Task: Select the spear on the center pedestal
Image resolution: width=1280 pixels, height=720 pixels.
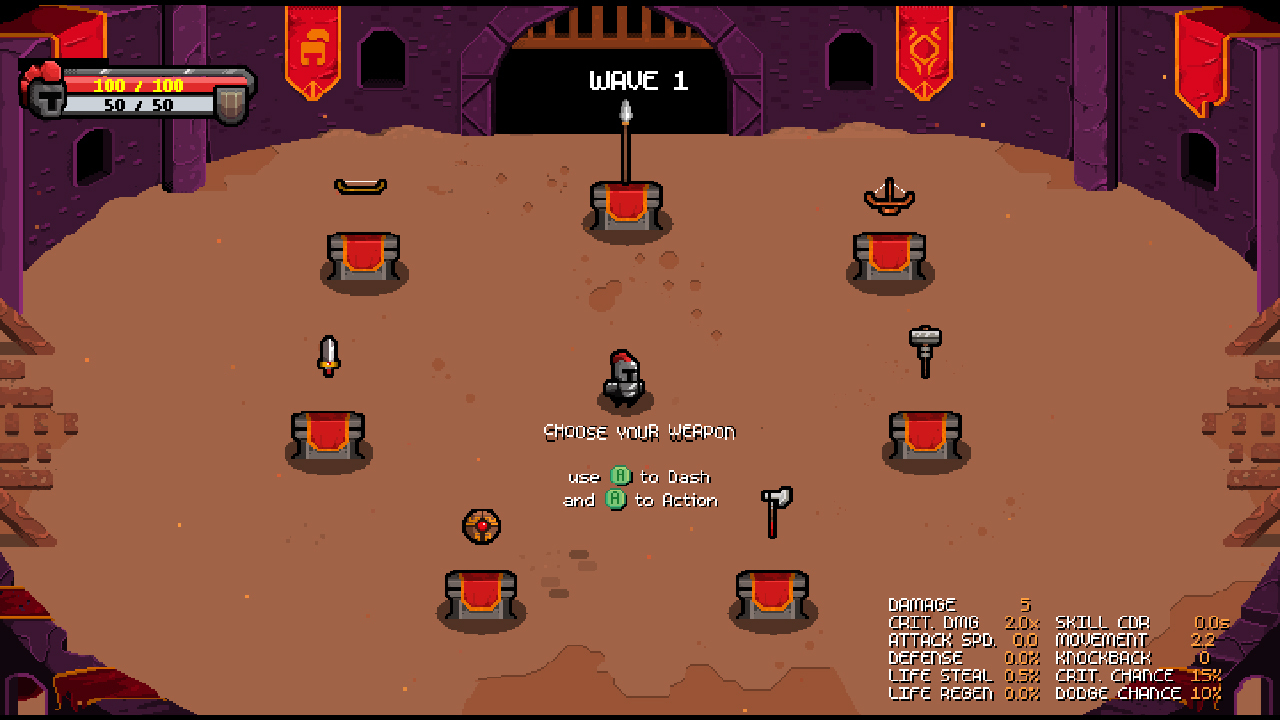Action: (x=624, y=140)
